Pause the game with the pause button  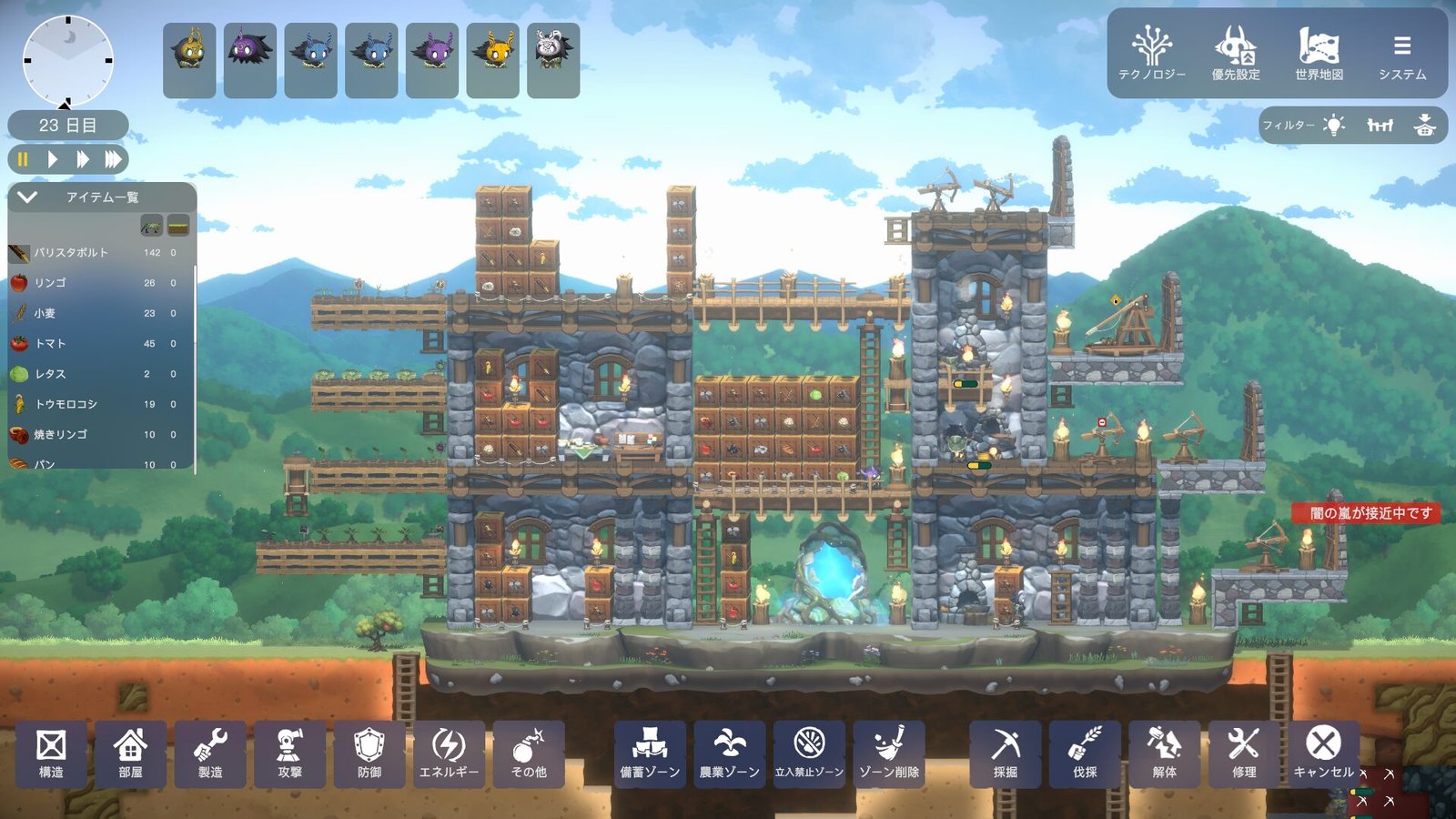(x=23, y=159)
